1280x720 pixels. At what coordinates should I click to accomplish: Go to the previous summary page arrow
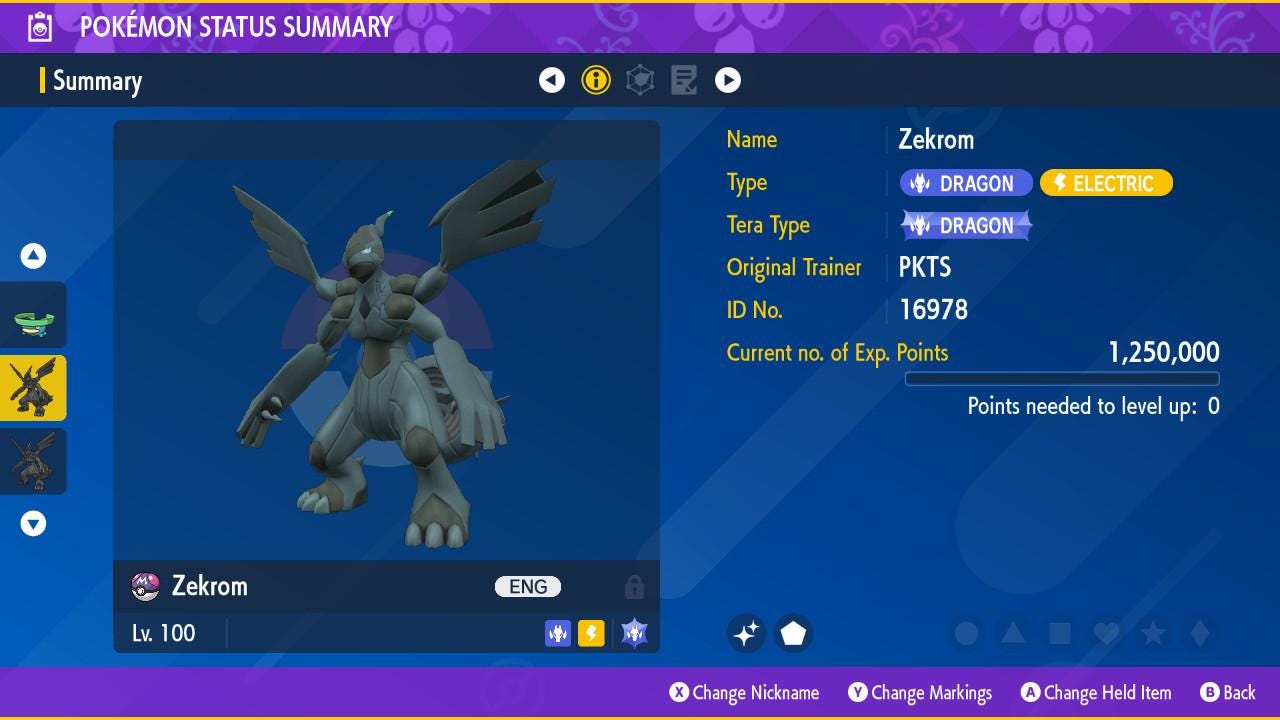click(552, 80)
